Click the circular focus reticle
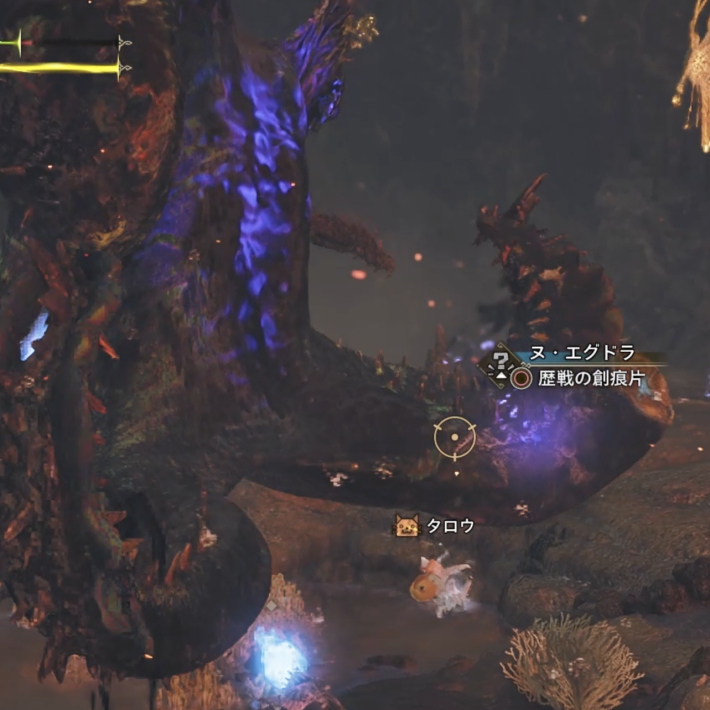 [455, 437]
